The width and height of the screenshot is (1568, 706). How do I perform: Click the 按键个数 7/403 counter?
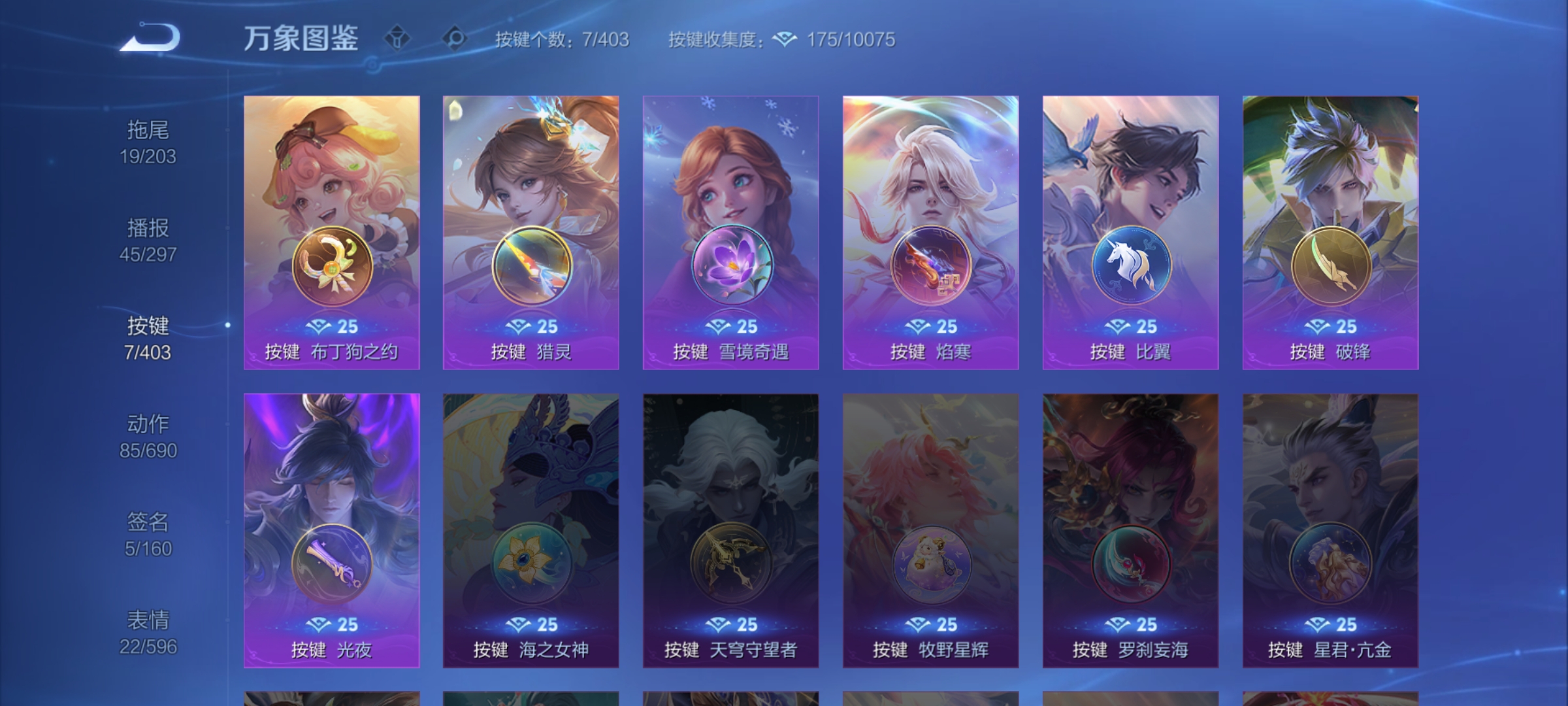(x=563, y=40)
